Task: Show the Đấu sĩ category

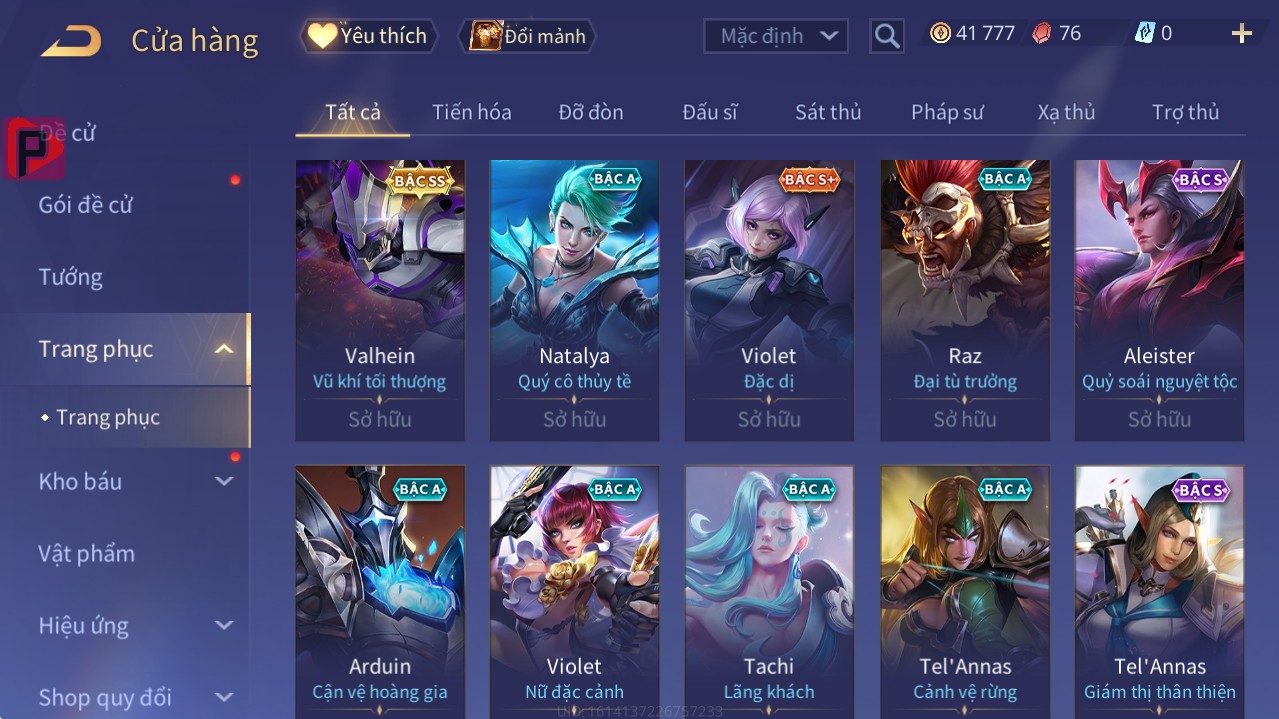Action: (x=709, y=112)
